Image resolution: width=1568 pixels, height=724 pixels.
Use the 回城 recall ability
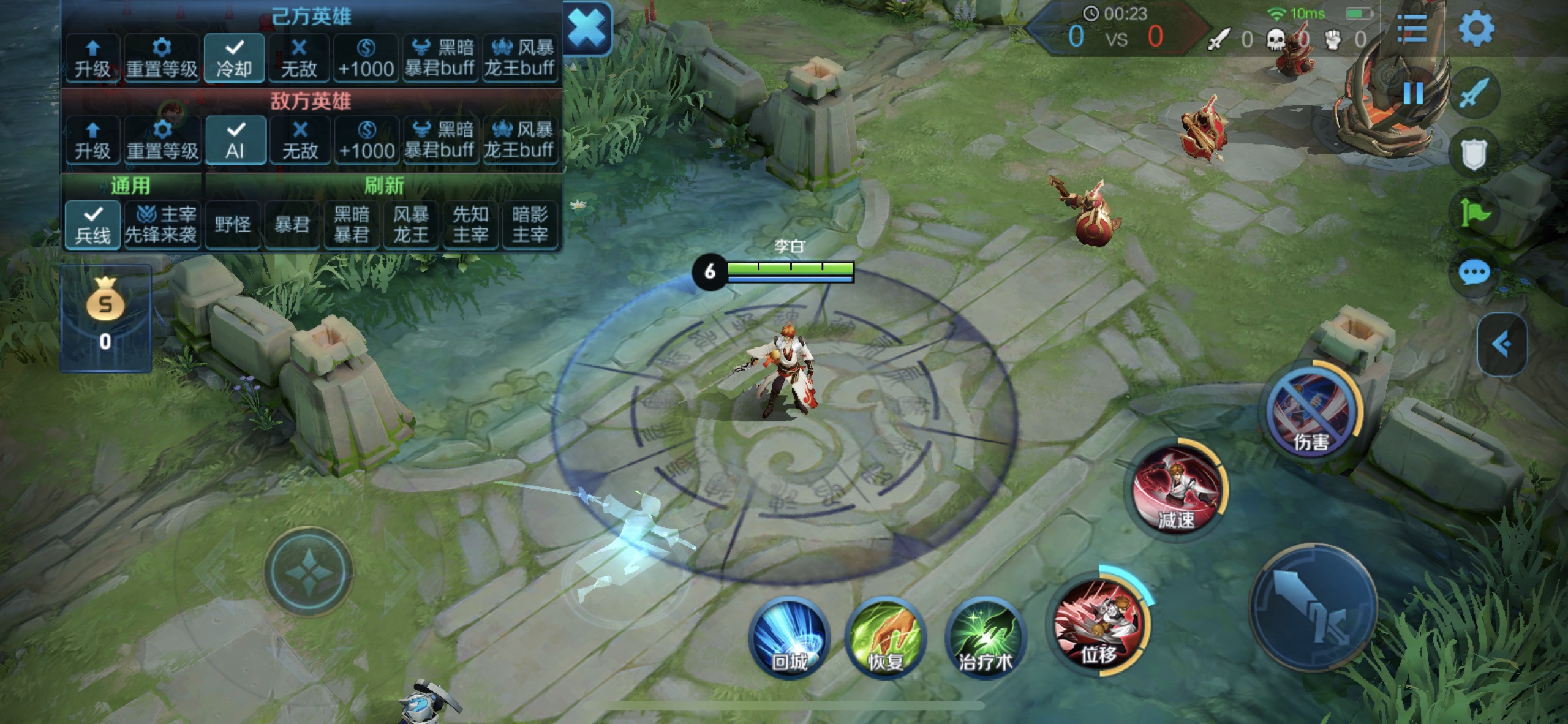click(x=789, y=637)
